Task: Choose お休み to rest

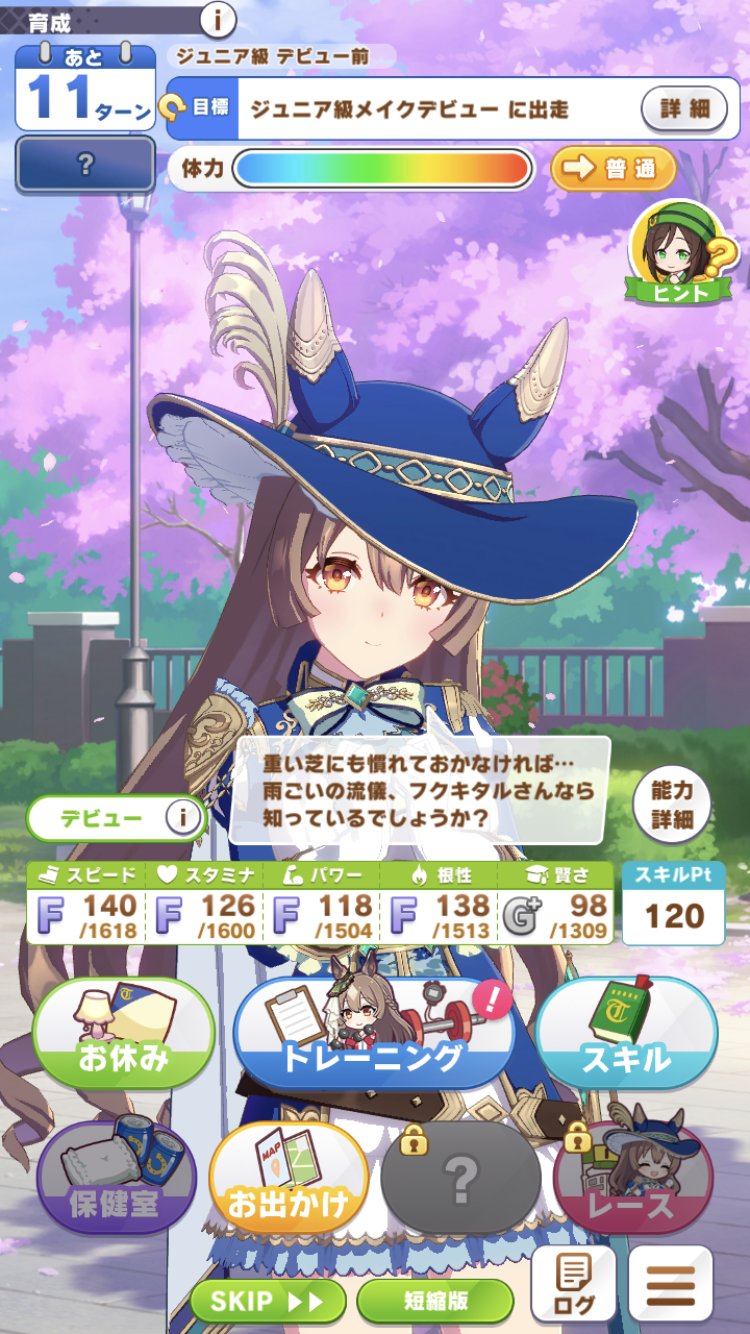Action: (124, 1038)
